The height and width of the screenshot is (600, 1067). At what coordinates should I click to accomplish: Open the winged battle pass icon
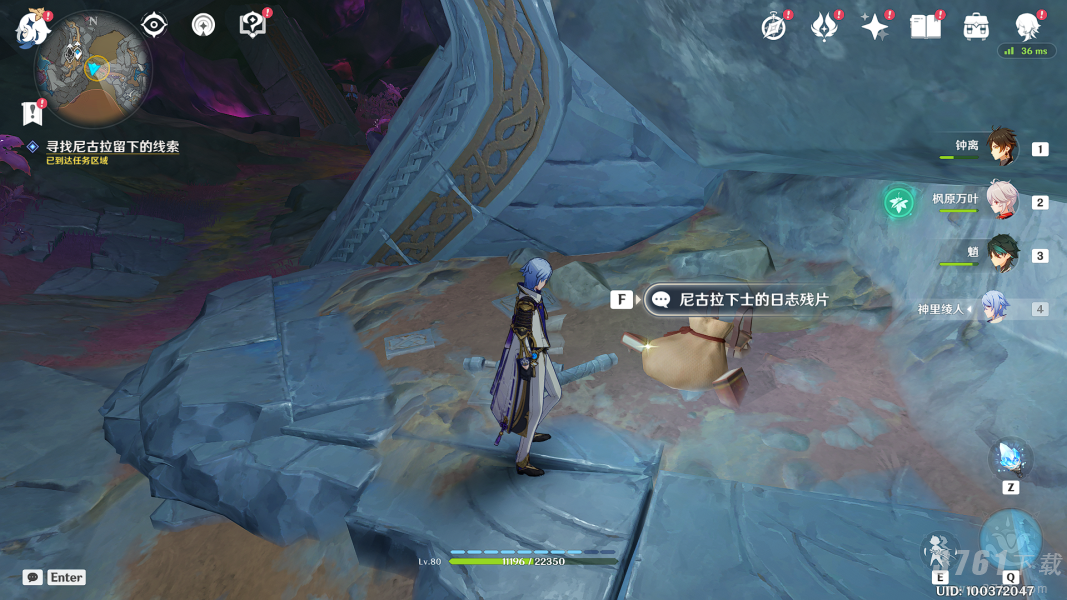pos(825,27)
